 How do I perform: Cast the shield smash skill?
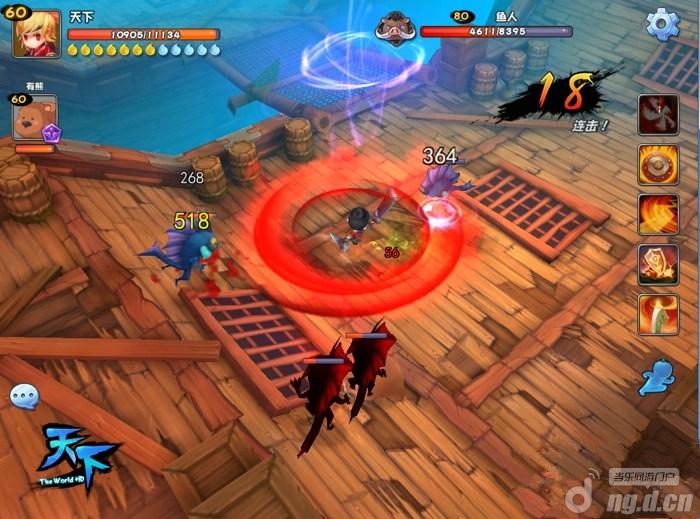(x=658, y=264)
